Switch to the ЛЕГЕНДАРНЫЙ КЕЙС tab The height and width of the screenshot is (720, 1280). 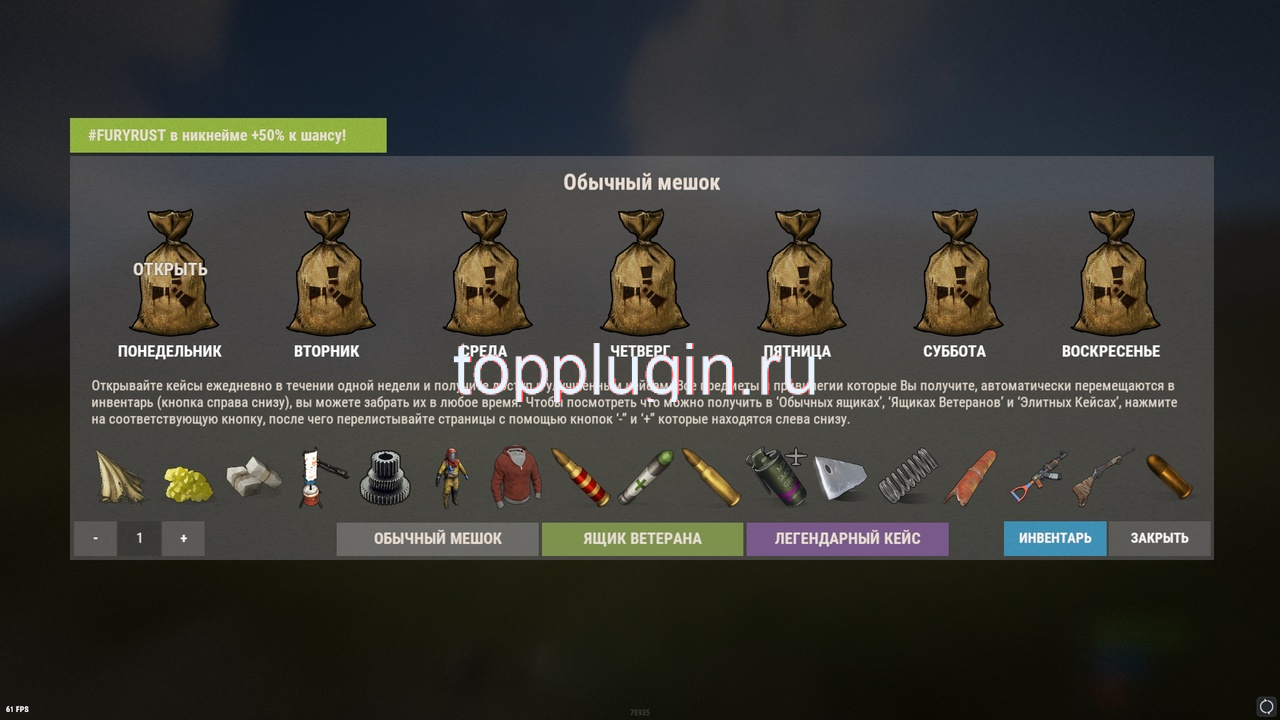click(x=847, y=538)
